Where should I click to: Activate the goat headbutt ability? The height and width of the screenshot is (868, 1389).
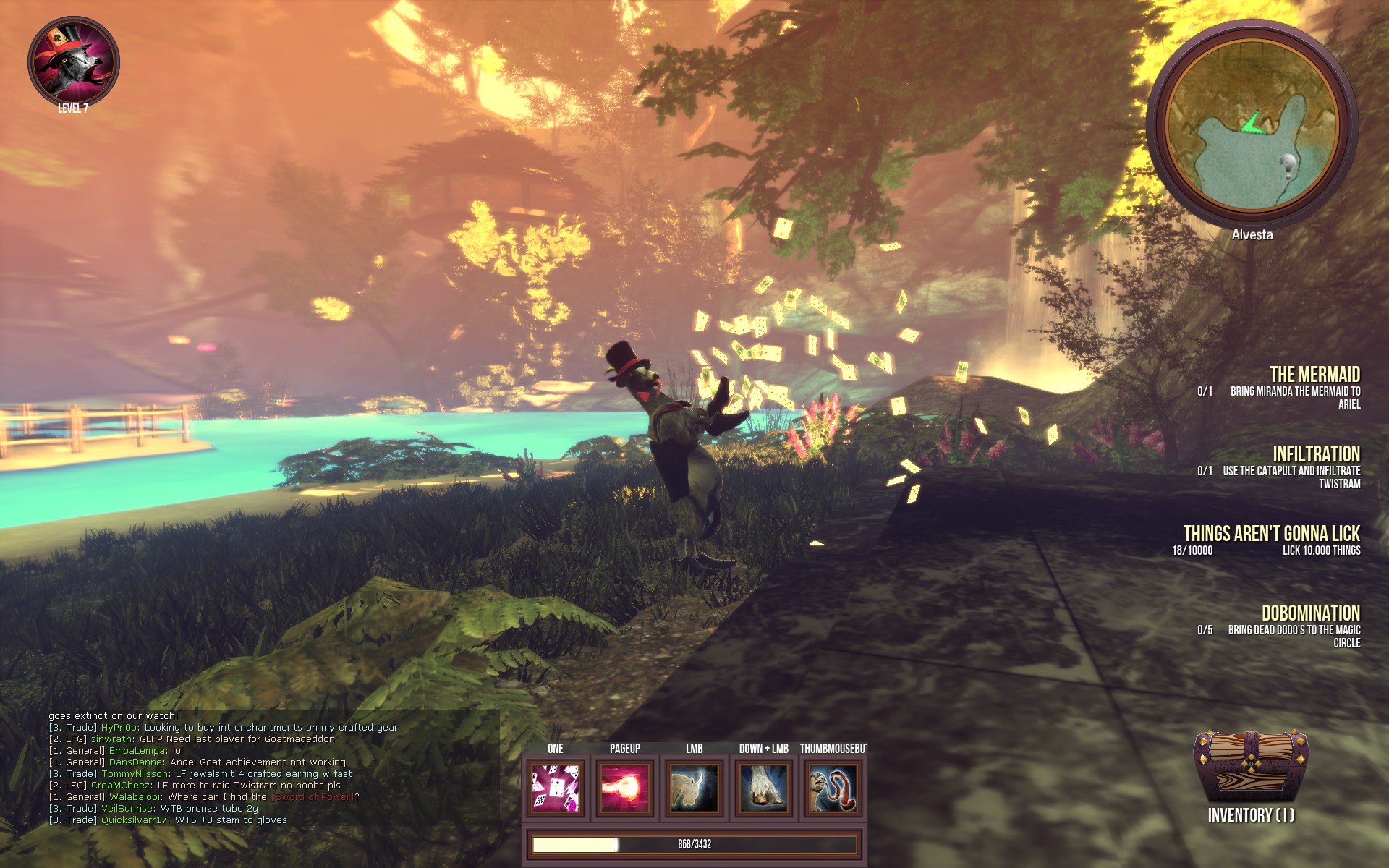694,788
